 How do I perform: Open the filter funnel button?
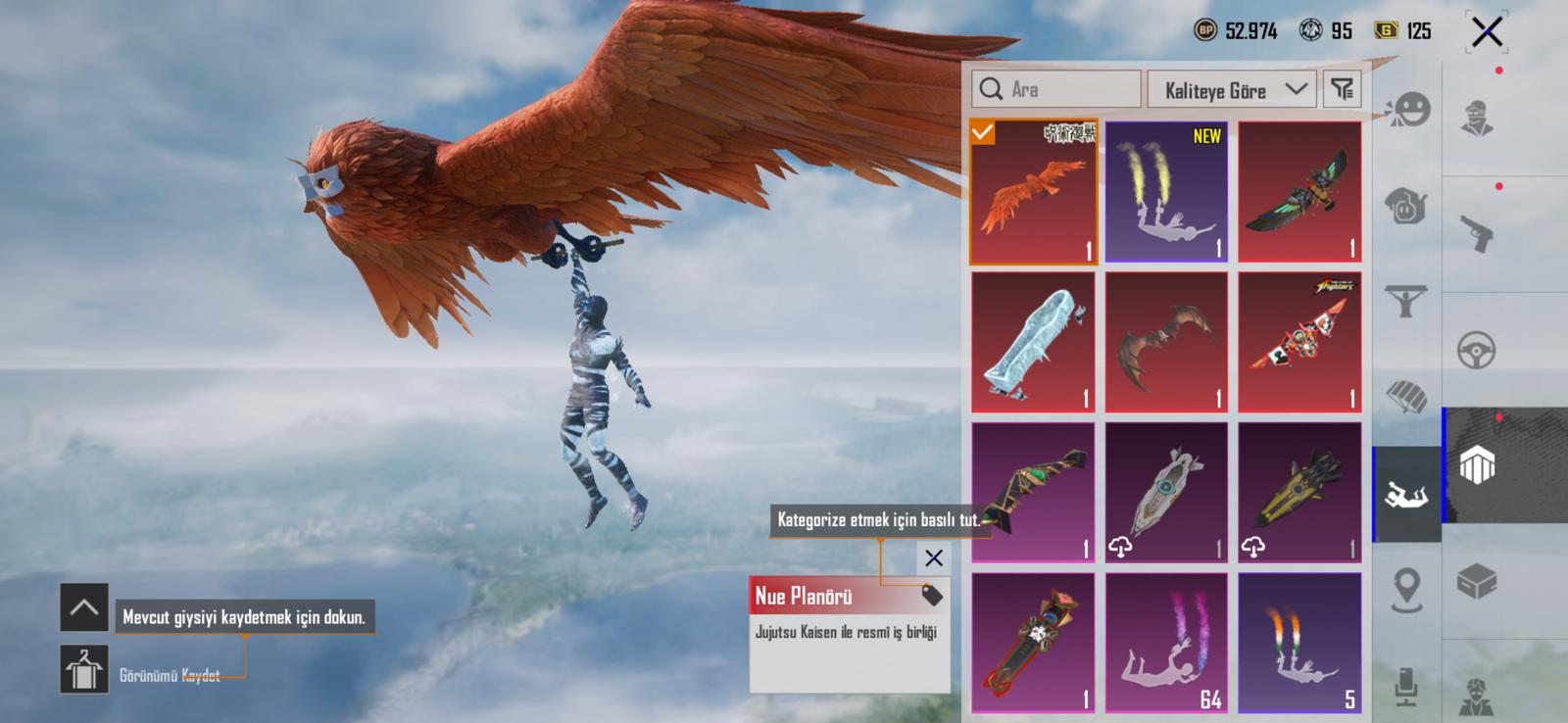pos(1342,90)
